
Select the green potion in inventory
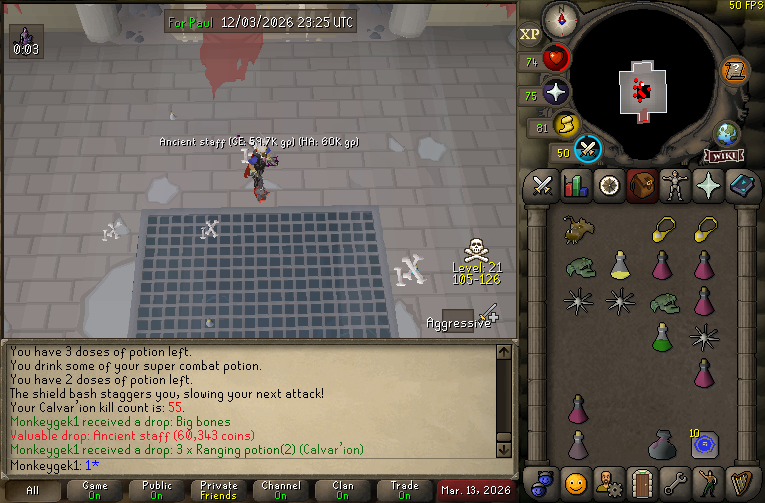pyautogui.click(x=662, y=336)
